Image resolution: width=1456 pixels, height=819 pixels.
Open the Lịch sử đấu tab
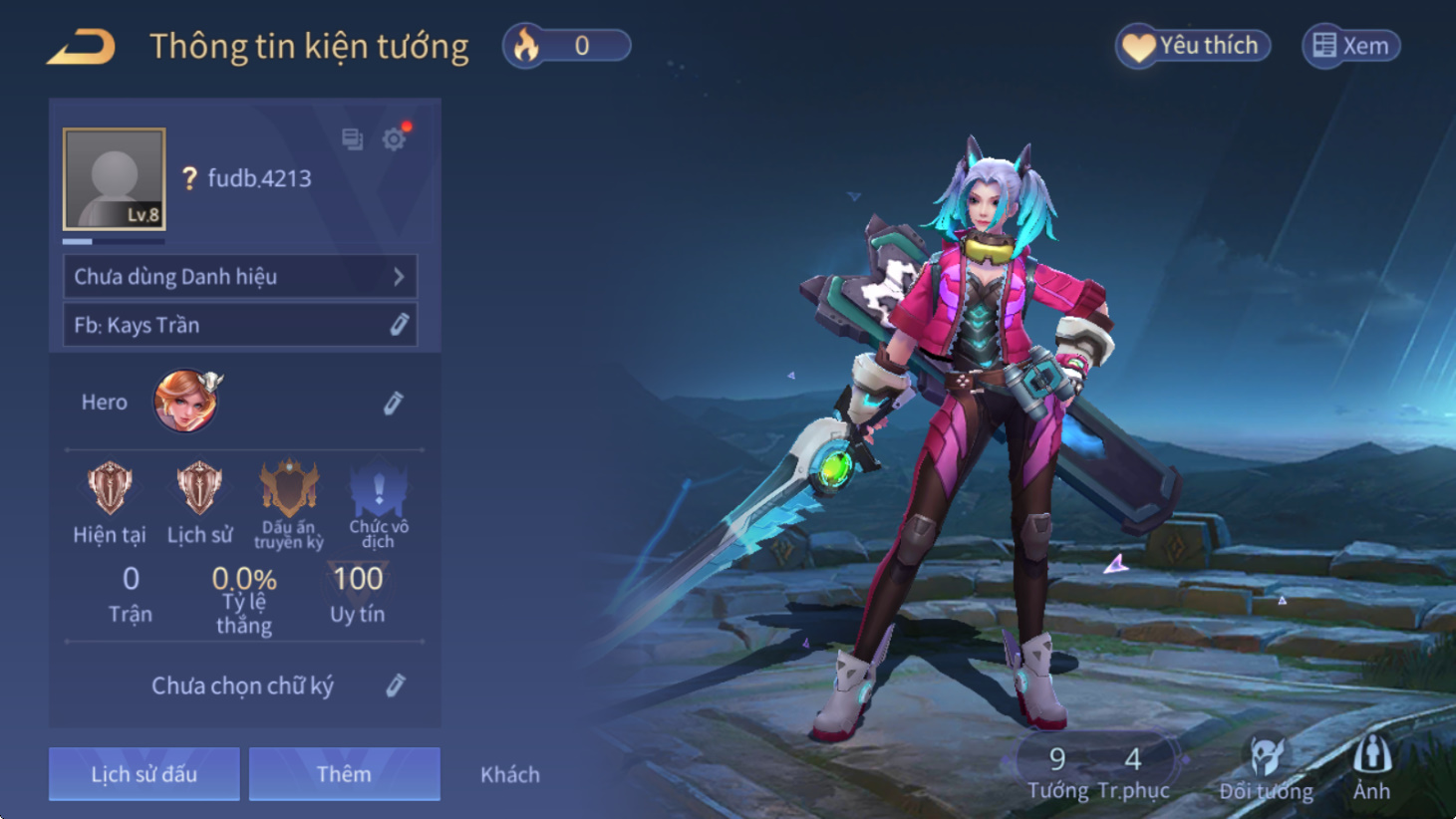(145, 774)
